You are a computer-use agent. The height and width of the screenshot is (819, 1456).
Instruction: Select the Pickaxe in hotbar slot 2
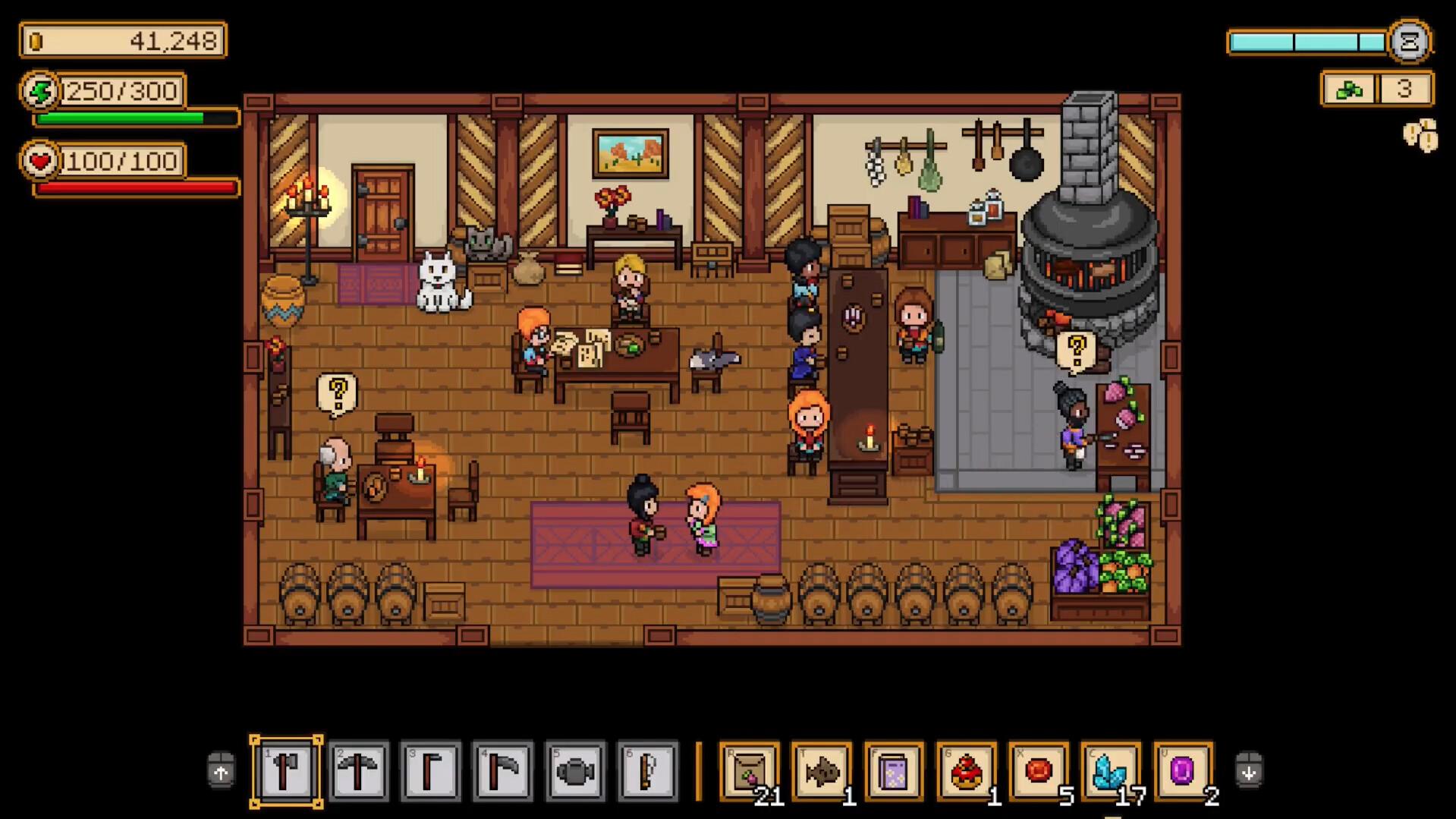coord(359,770)
